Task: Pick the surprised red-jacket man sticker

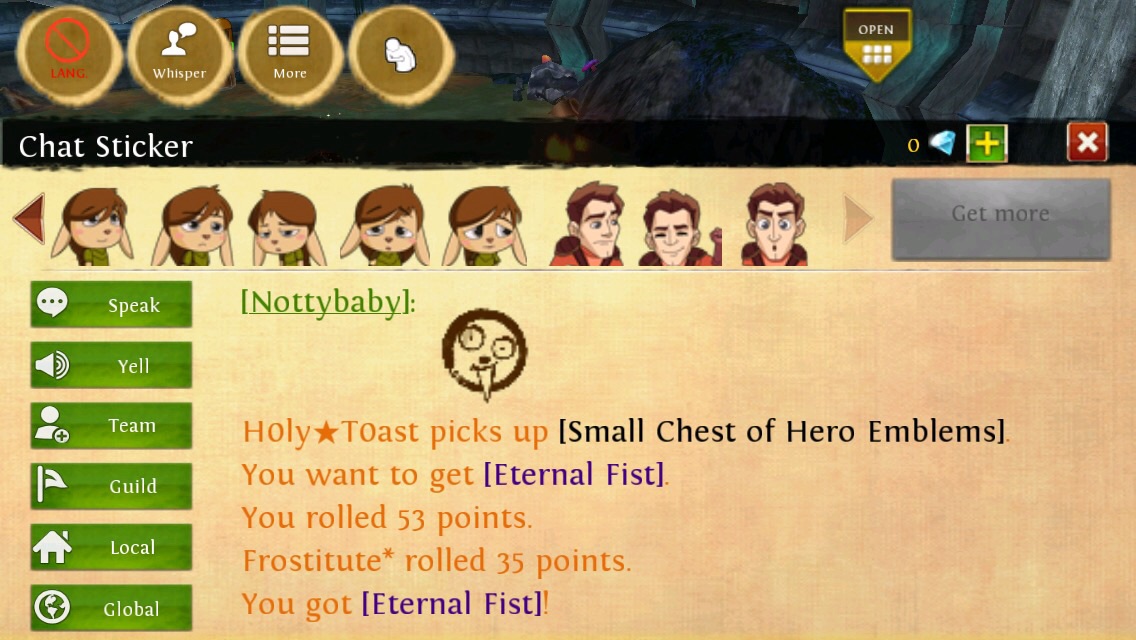Action: [775, 224]
